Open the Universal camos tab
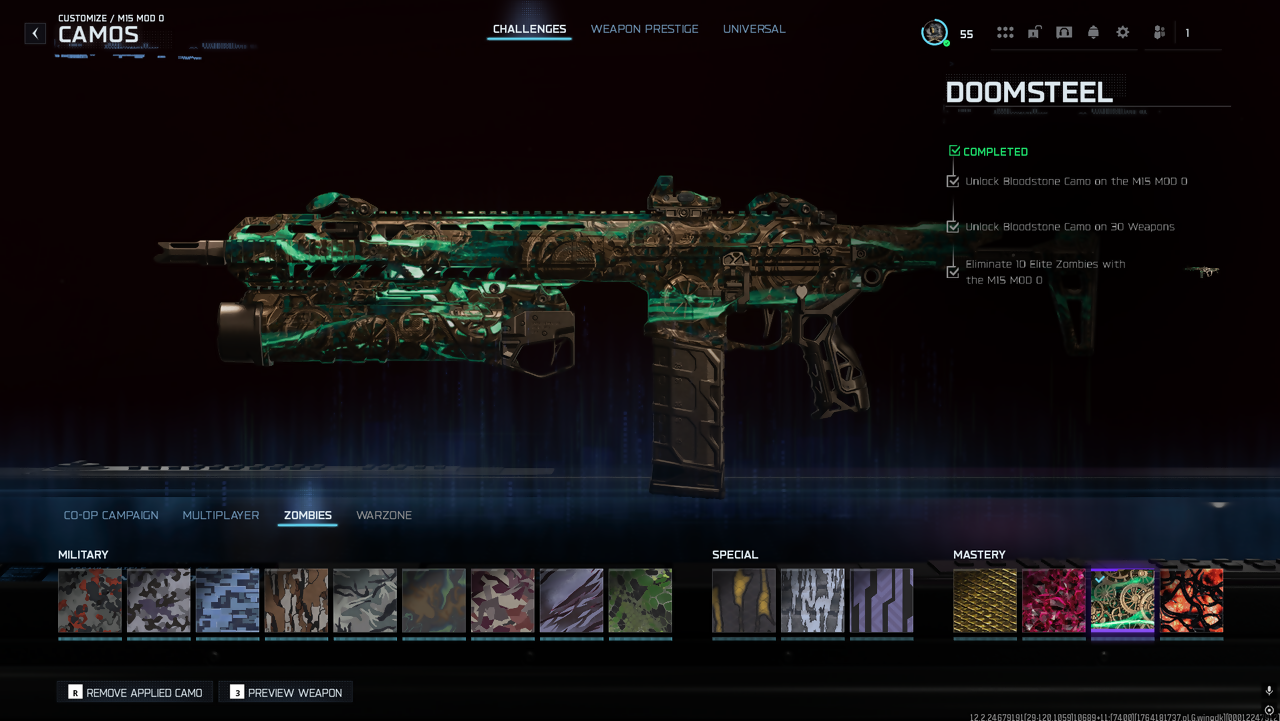Viewport: 1280px width, 721px height. tap(754, 29)
